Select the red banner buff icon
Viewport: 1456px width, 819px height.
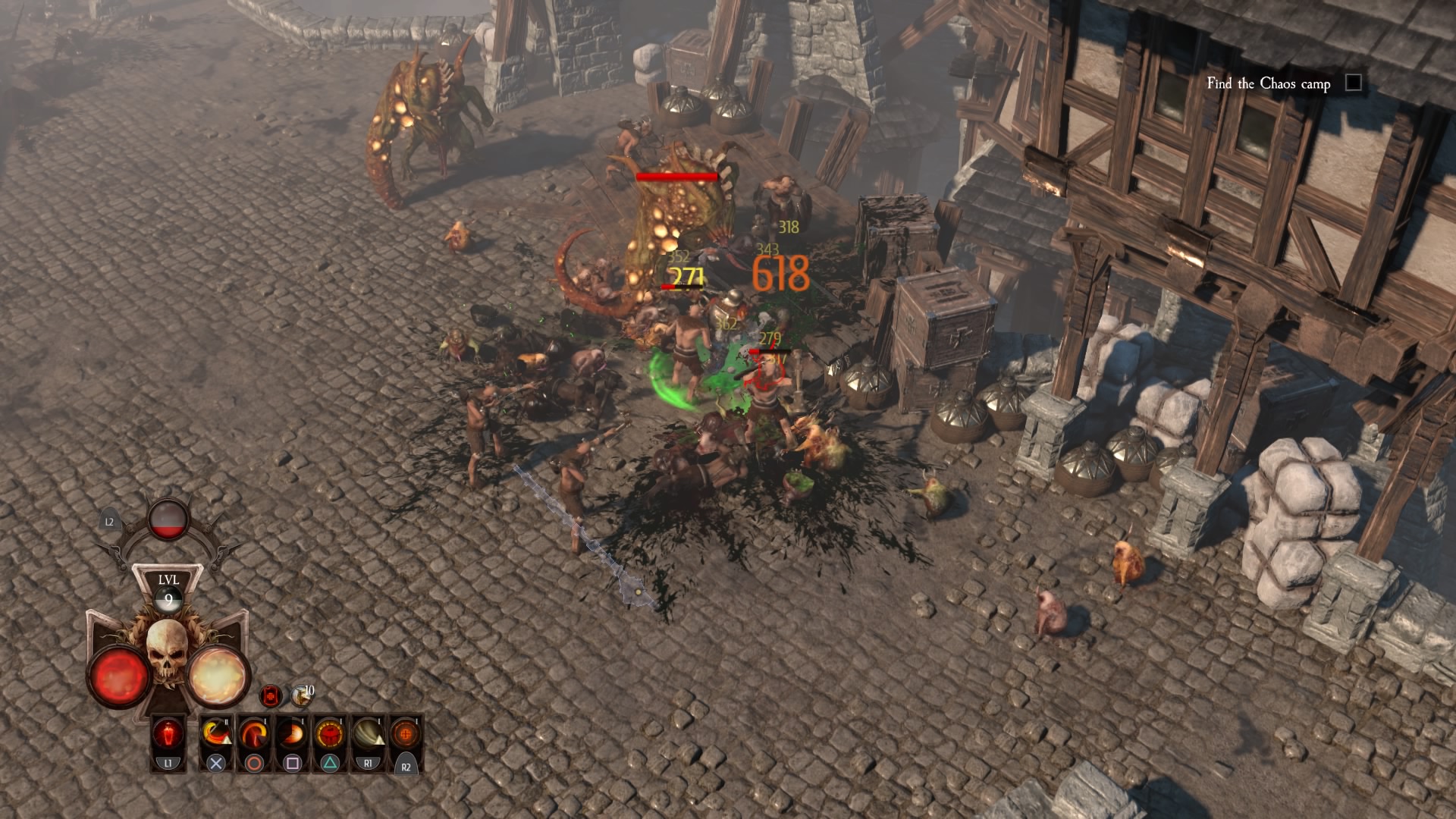click(x=271, y=695)
